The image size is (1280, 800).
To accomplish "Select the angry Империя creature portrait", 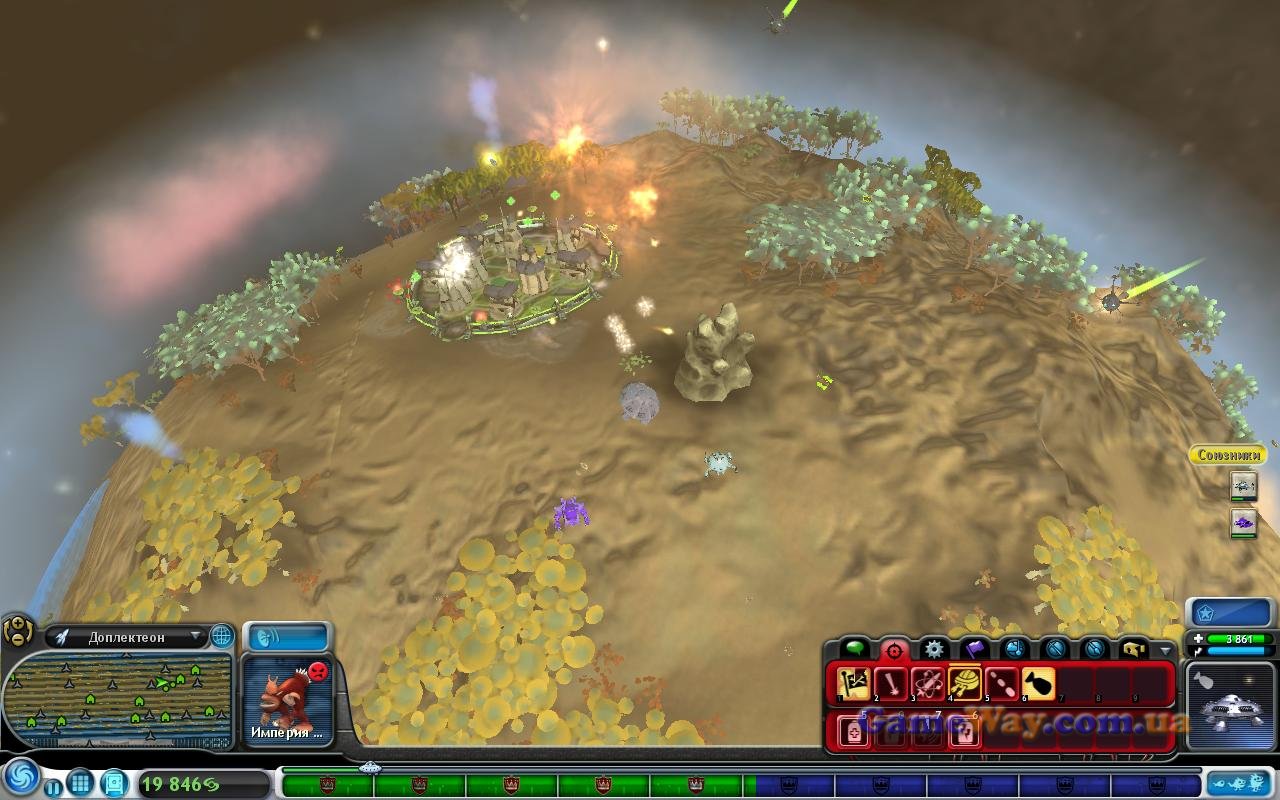I will 288,700.
